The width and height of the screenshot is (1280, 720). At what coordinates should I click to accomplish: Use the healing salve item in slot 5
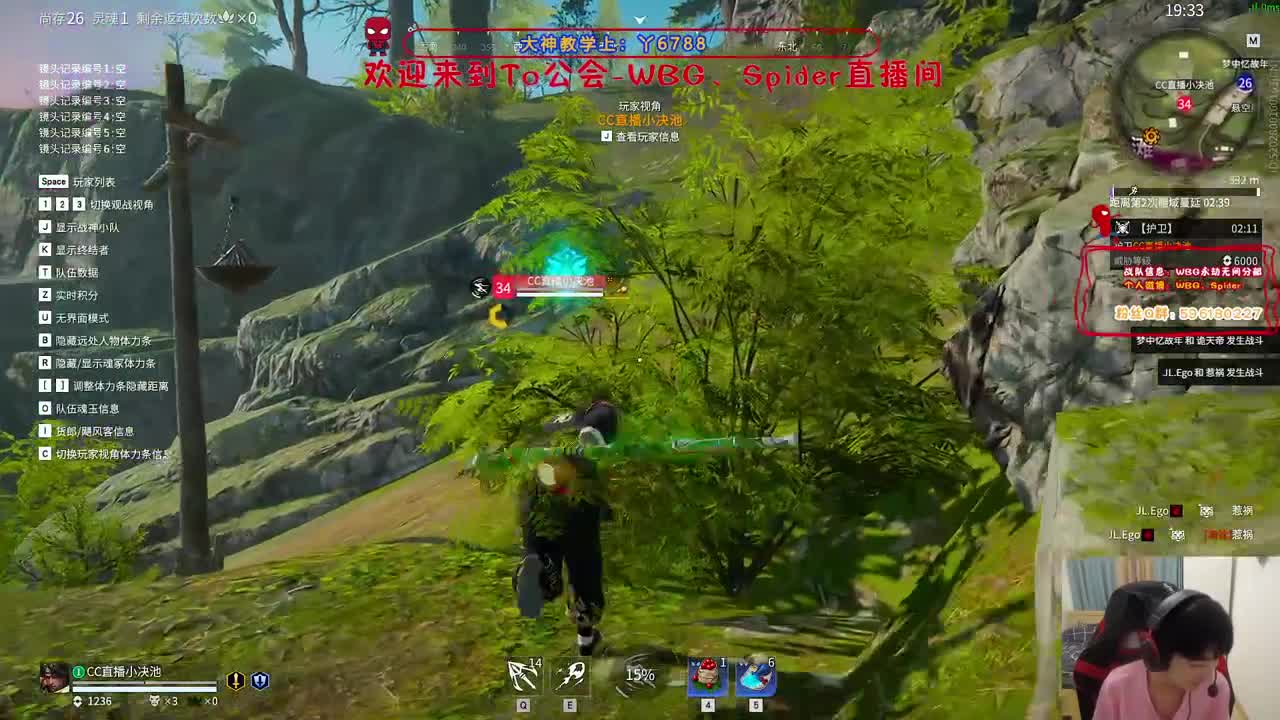tap(755, 678)
